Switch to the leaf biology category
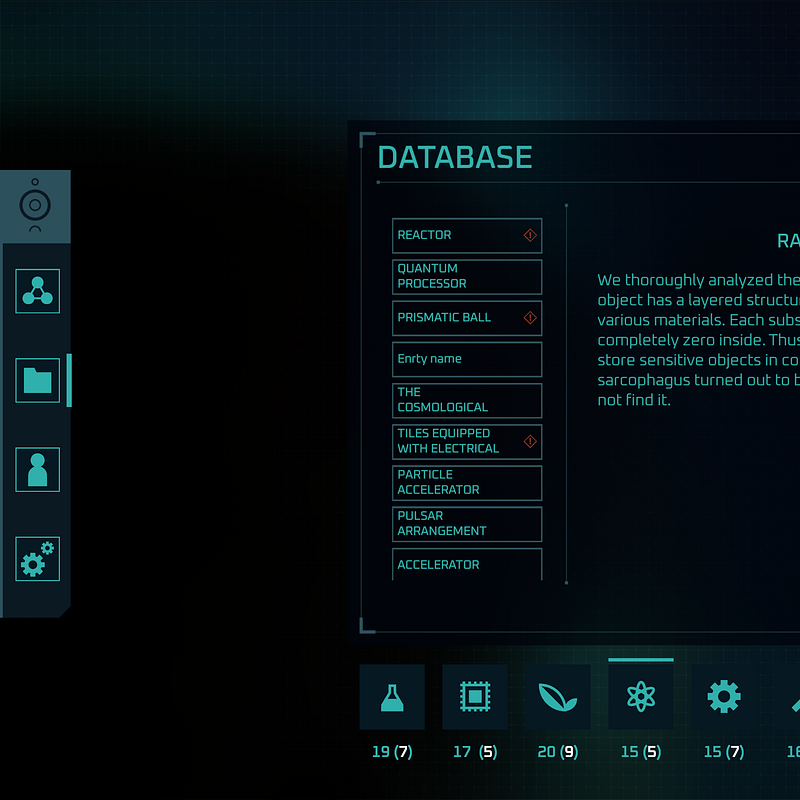 click(558, 697)
